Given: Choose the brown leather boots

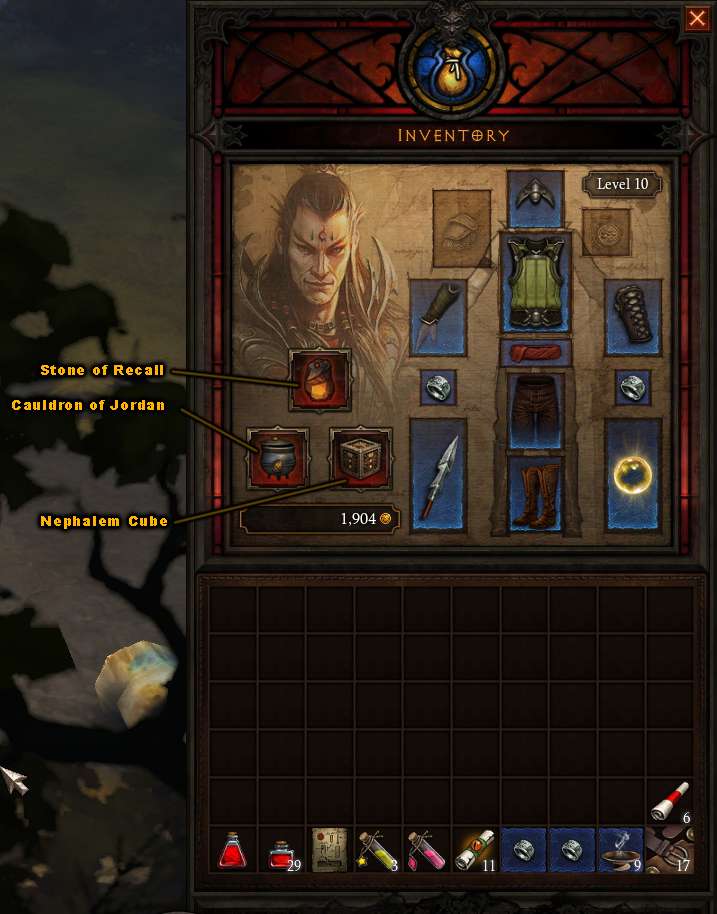Looking at the screenshot, I should (x=535, y=493).
